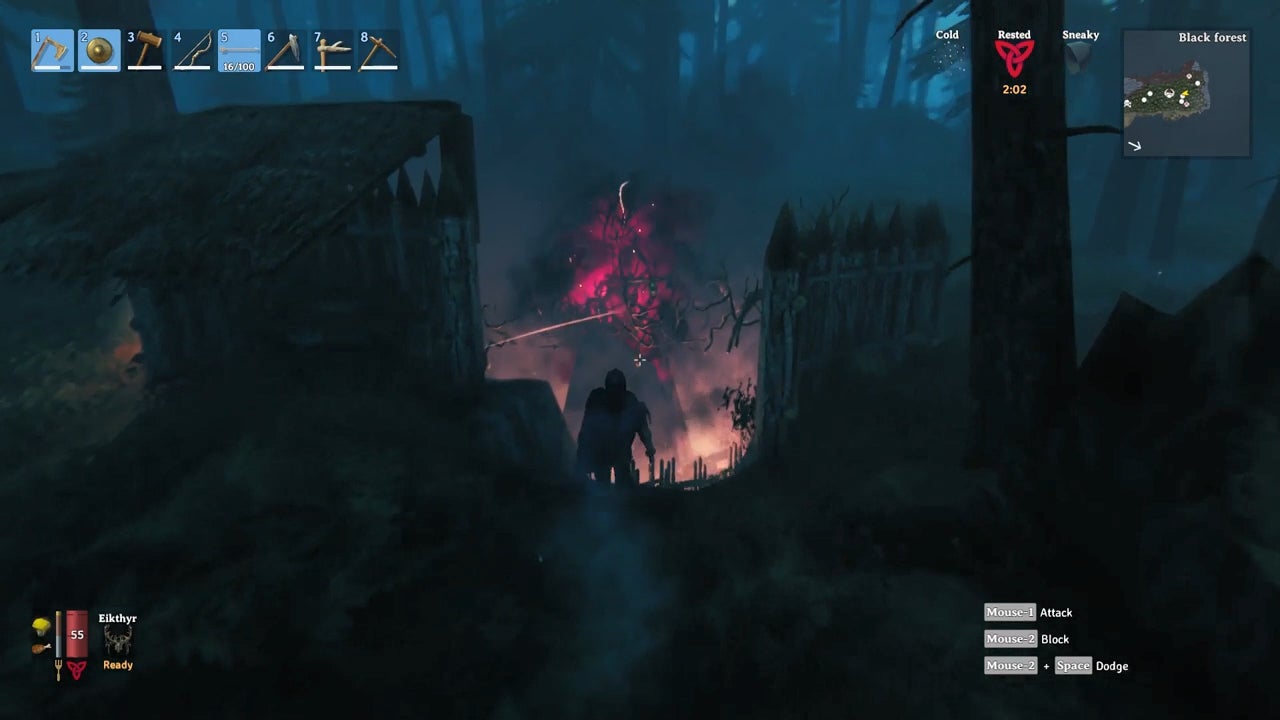Click the Mouse-1 Attack hint button
This screenshot has height=720, width=1280.
tap(1009, 612)
